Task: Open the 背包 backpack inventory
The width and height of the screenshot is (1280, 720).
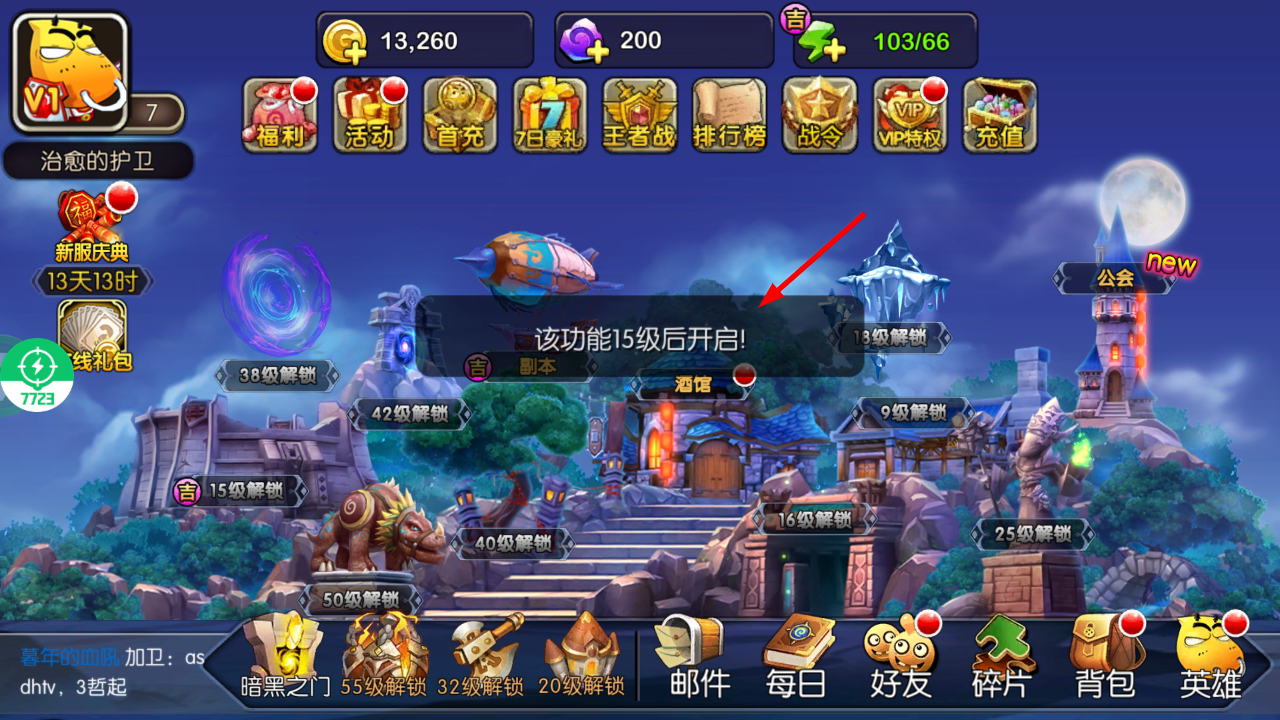Action: tap(1105, 656)
